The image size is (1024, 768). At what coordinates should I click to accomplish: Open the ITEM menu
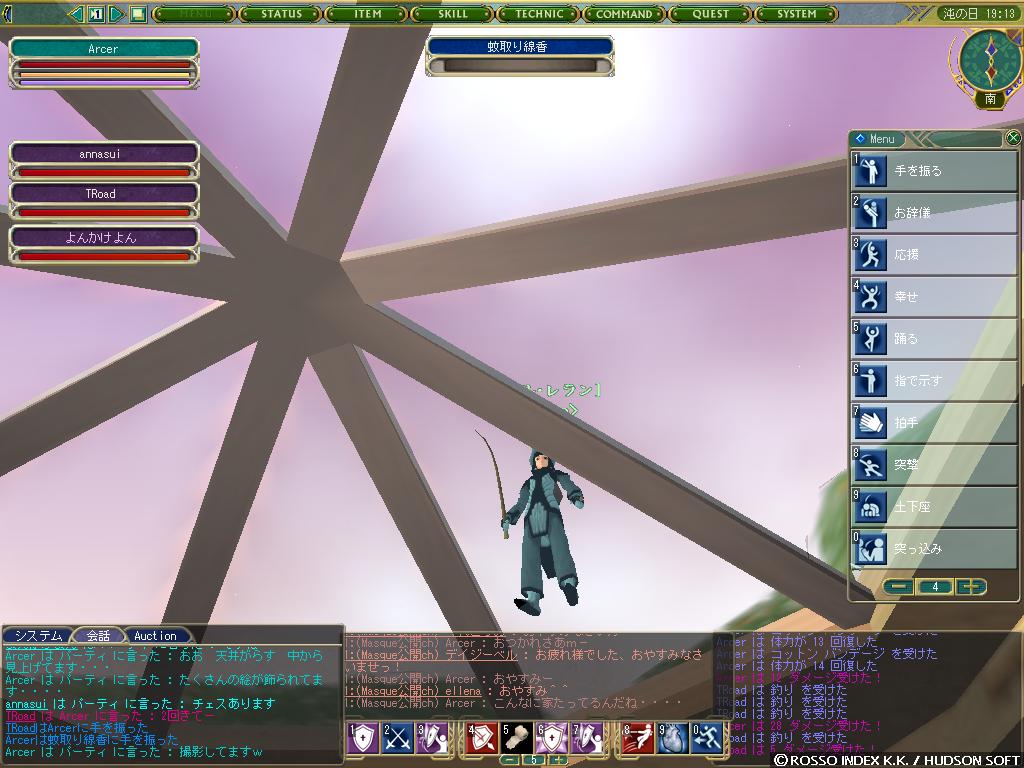click(368, 14)
